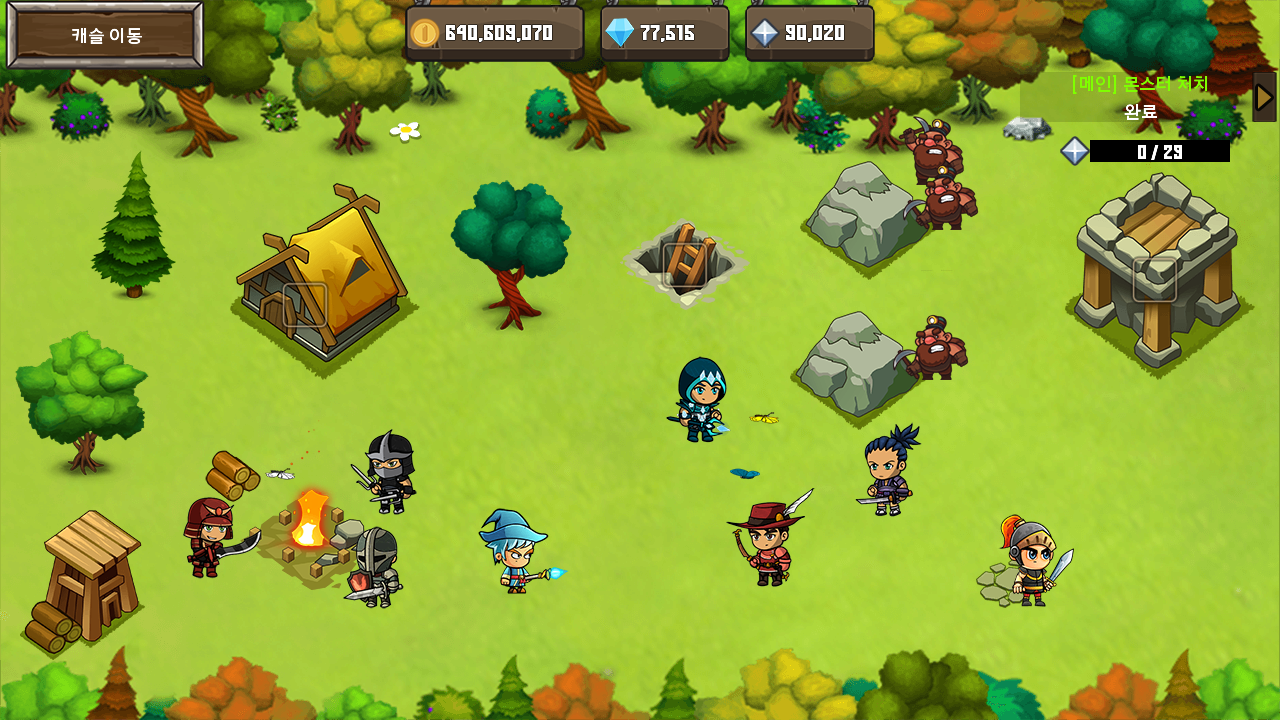Screen dimensions: 1280x720
Task: Click the 캐슬 이동 button
Action: (x=106, y=35)
